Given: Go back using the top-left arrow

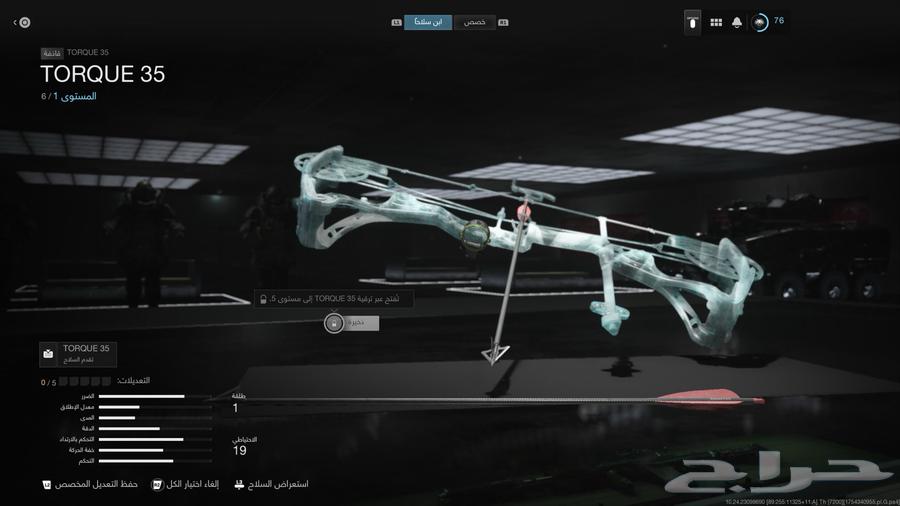Looking at the screenshot, I should [x=21, y=22].
